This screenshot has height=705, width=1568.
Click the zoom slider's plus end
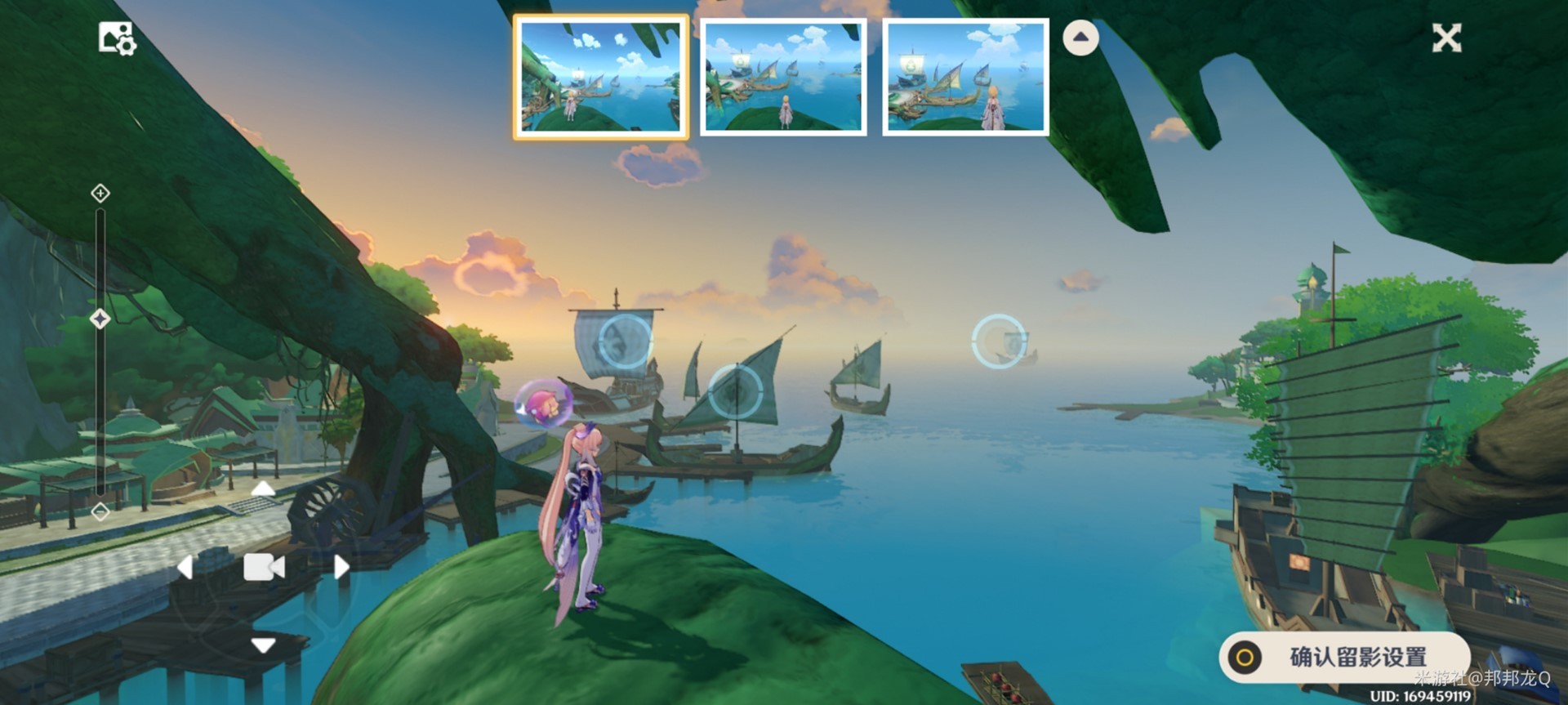[100, 194]
